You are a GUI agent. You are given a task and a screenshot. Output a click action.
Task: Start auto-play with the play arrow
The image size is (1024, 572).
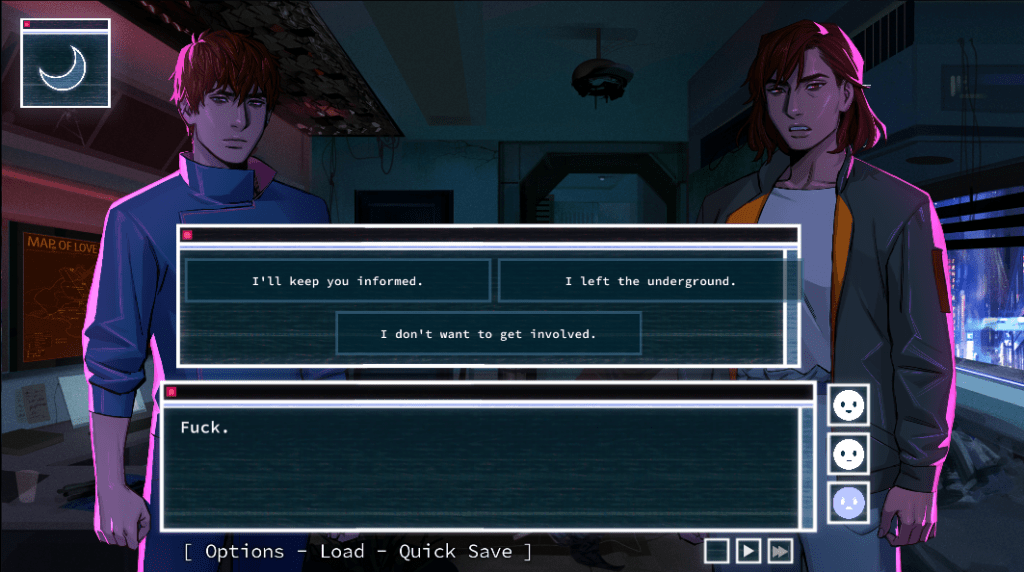pyautogui.click(x=748, y=550)
